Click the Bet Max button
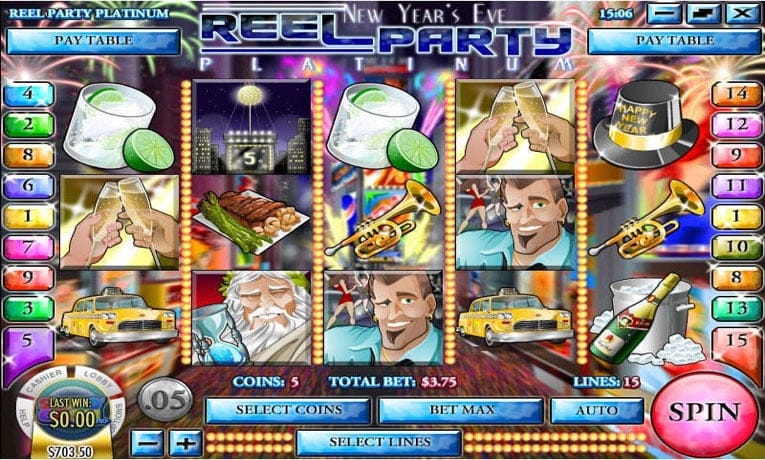 461,410
